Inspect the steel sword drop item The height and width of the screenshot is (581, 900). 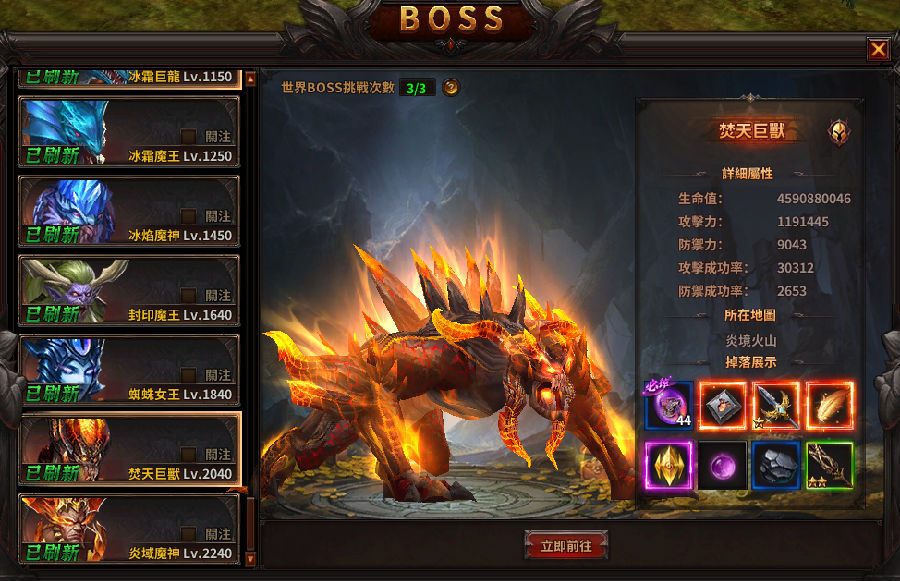tap(776, 405)
